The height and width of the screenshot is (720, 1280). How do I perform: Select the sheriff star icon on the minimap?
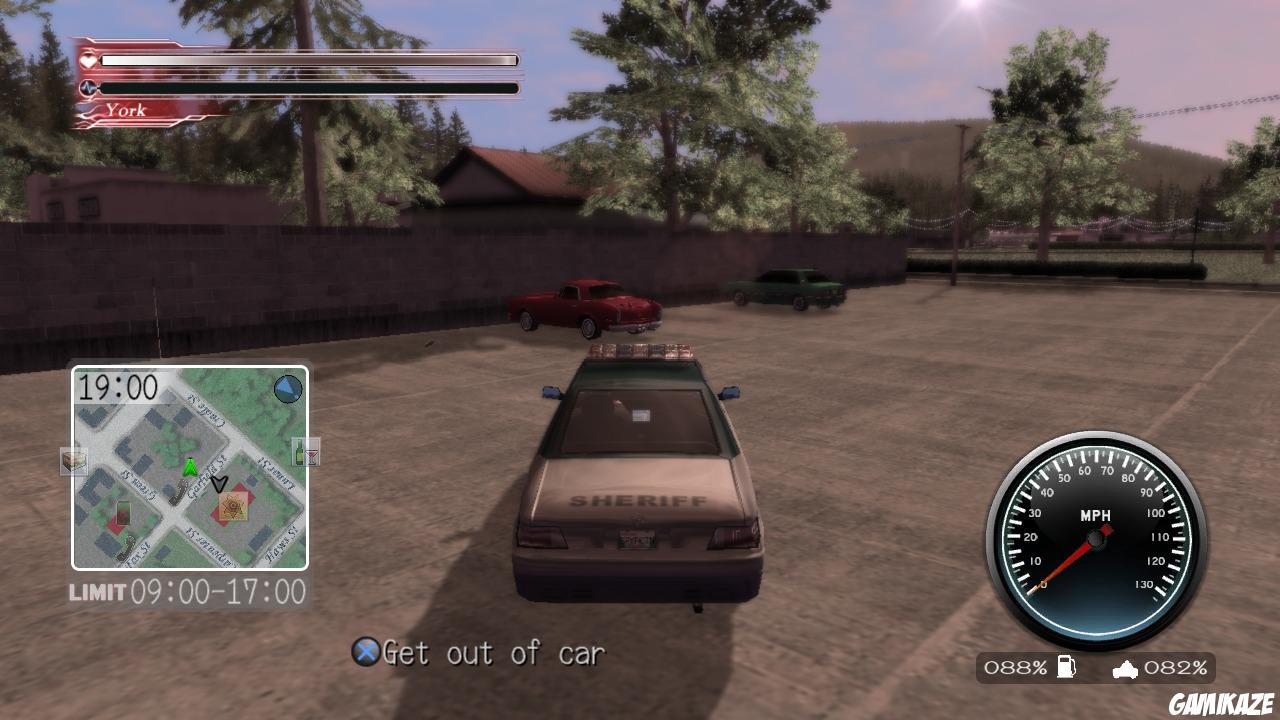(x=232, y=508)
